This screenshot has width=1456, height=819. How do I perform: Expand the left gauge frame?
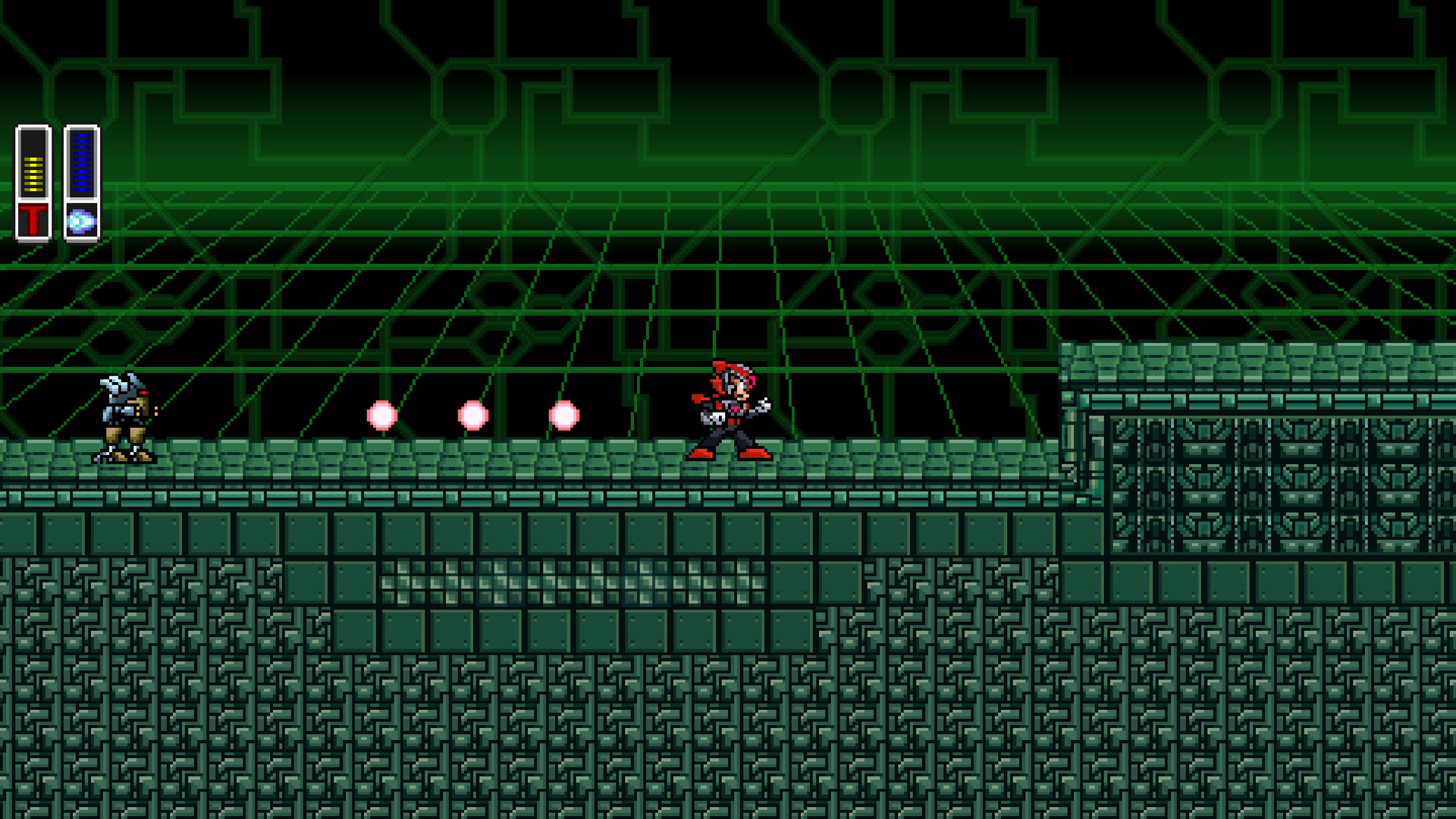32,182
